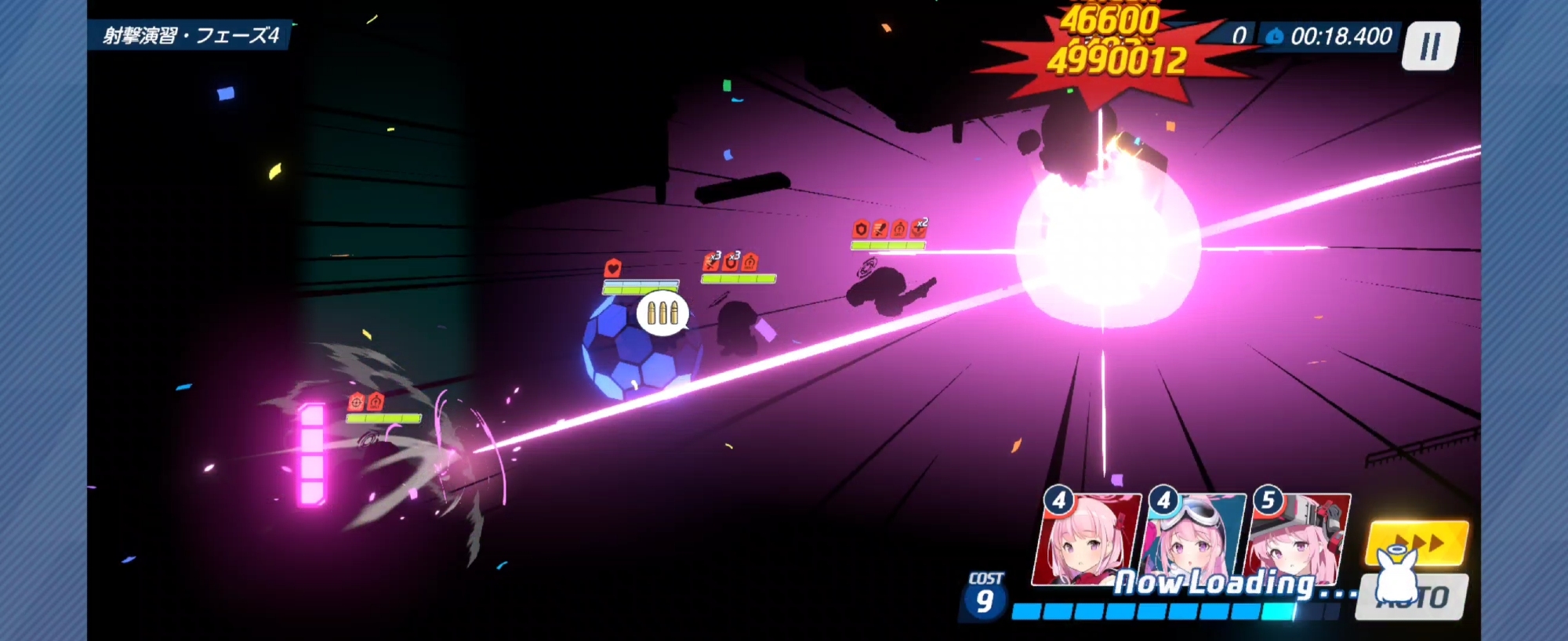Viewport: 1568px width, 641px height.
Task: Toggle the yellow fast-forward speed button
Action: click(1417, 541)
